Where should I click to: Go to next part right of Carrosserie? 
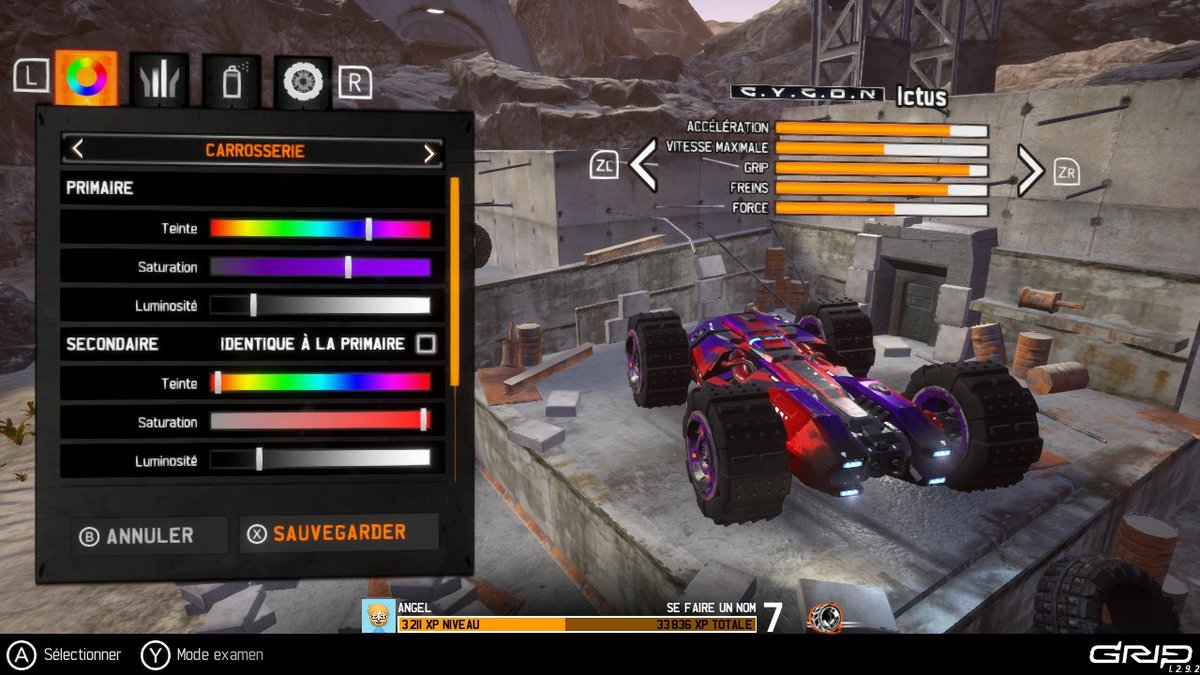pos(429,152)
